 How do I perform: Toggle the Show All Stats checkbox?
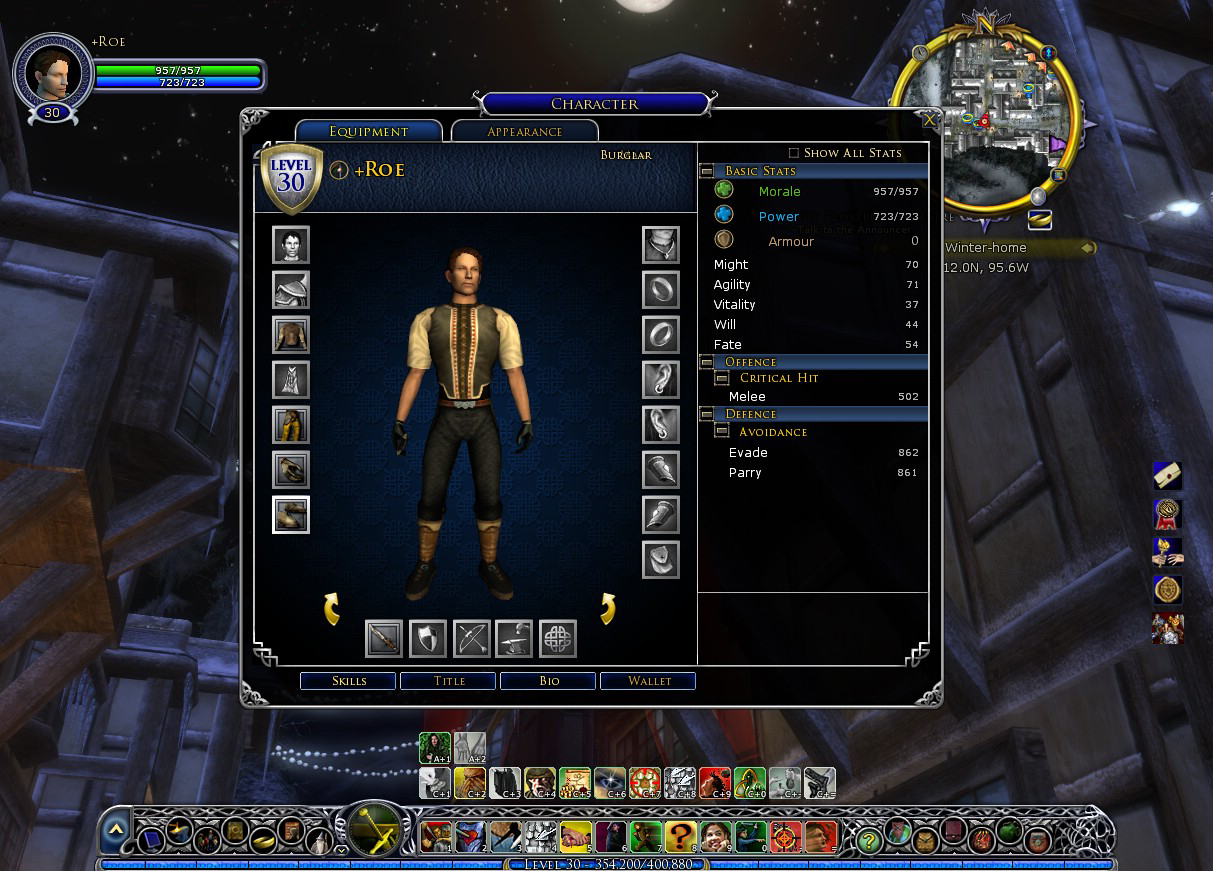794,153
